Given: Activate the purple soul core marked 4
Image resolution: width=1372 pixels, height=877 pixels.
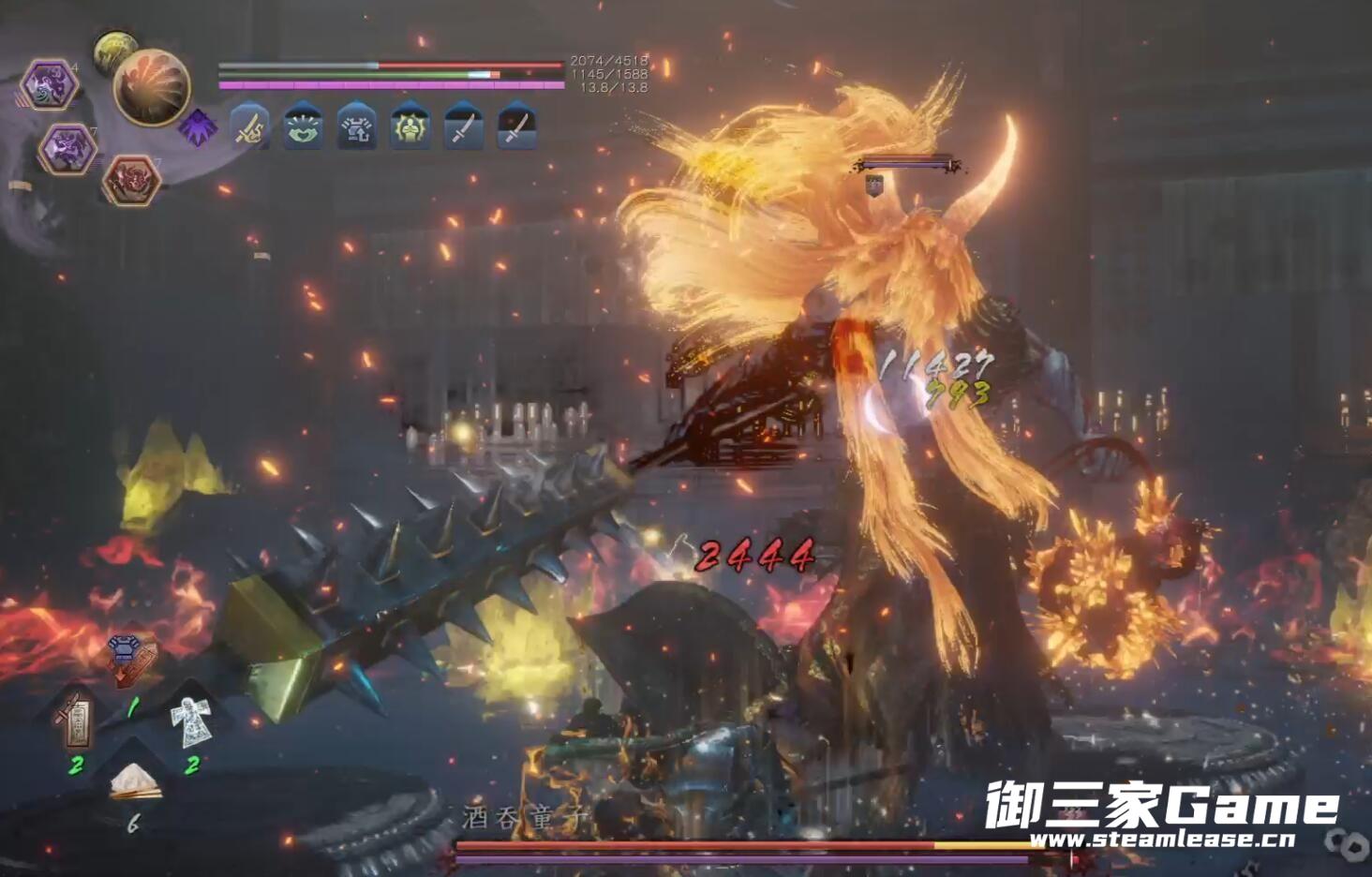Looking at the screenshot, I should (x=49, y=85).
